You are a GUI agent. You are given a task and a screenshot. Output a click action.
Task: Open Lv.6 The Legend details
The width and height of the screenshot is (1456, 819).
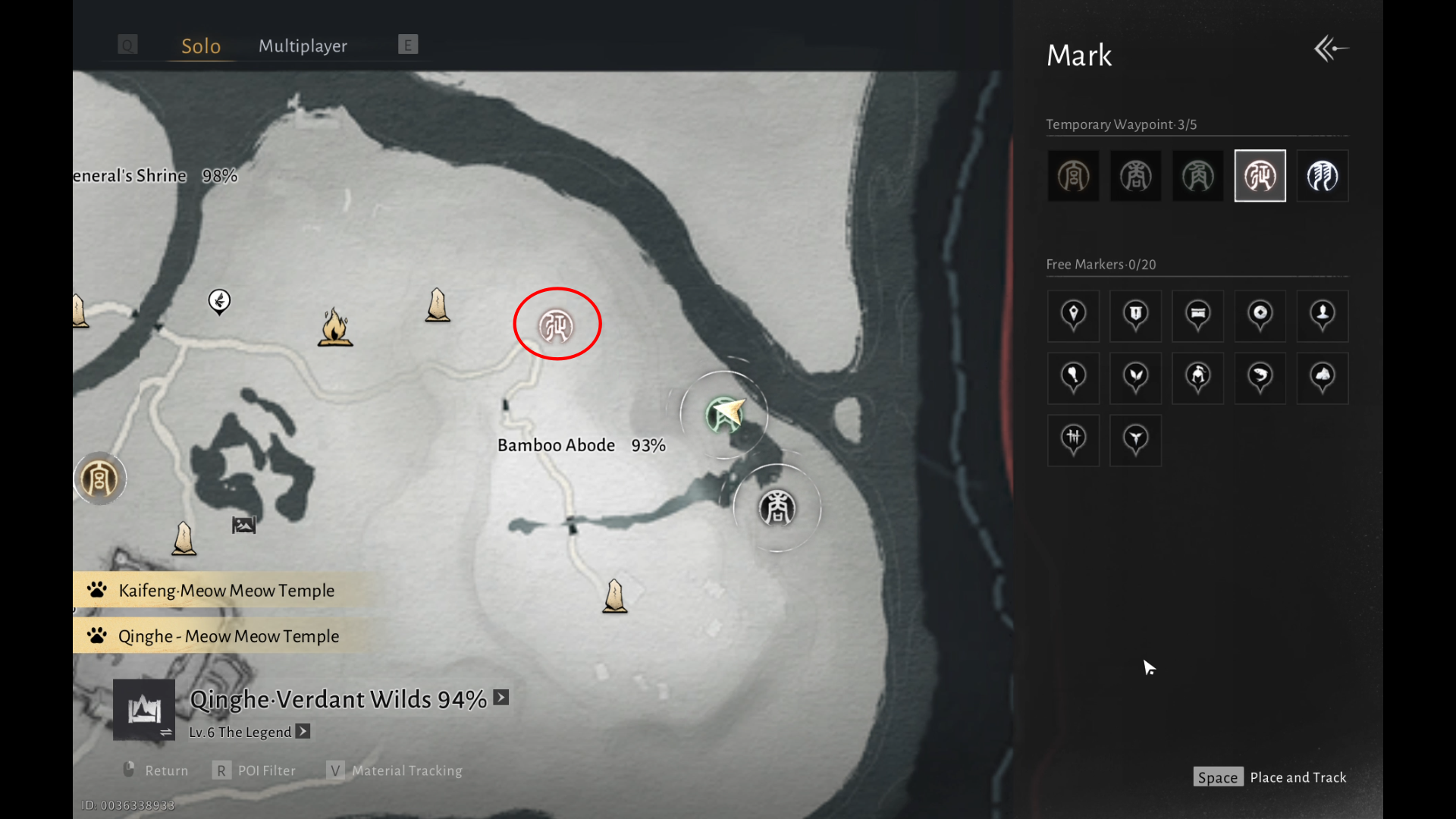click(x=303, y=732)
